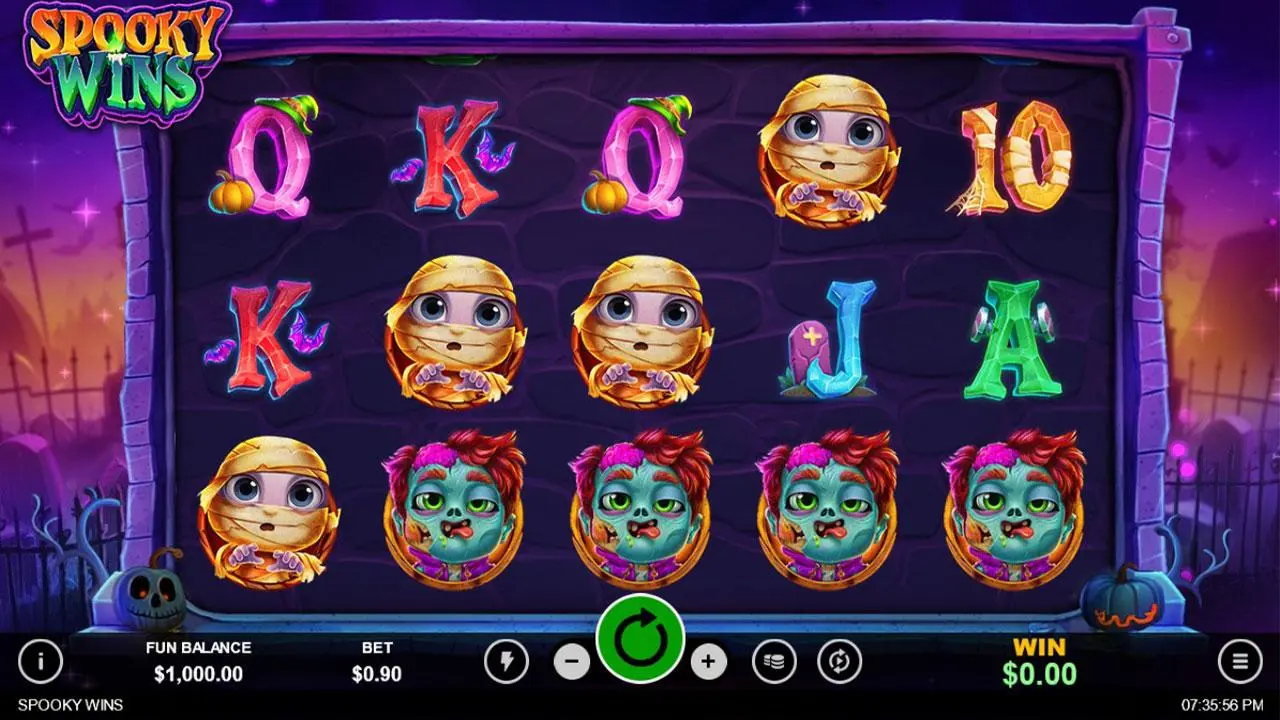Increase the bet with the plus button
The image size is (1280, 720).
pos(710,662)
